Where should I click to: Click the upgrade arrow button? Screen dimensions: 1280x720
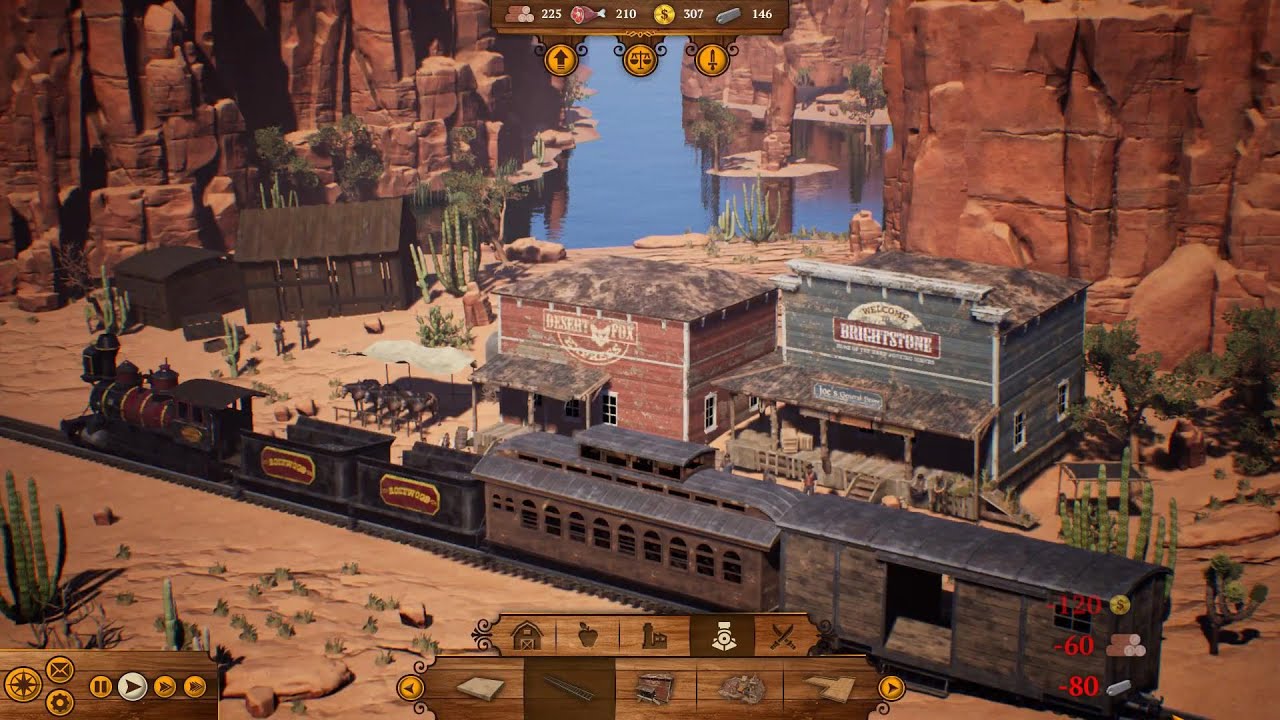point(561,60)
